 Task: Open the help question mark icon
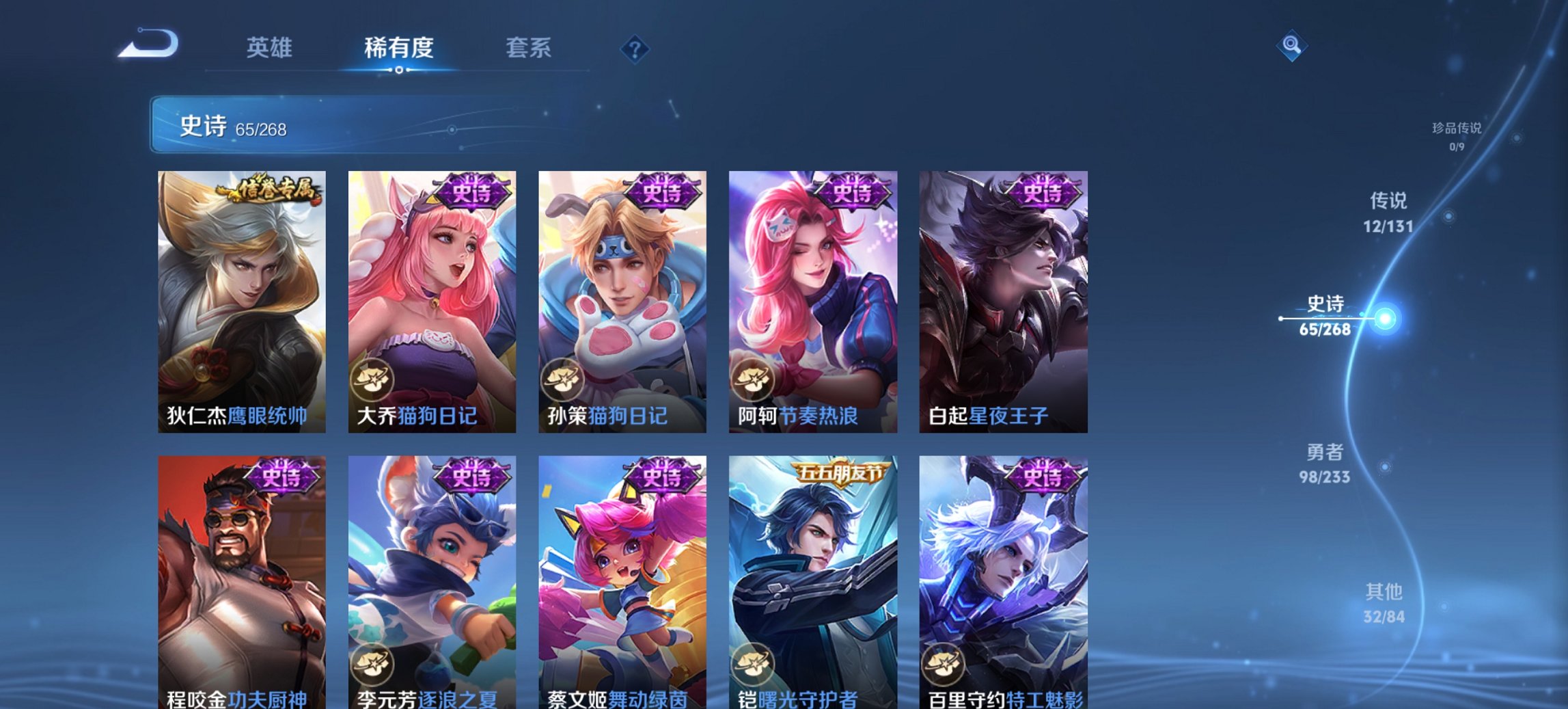[635, 49]
